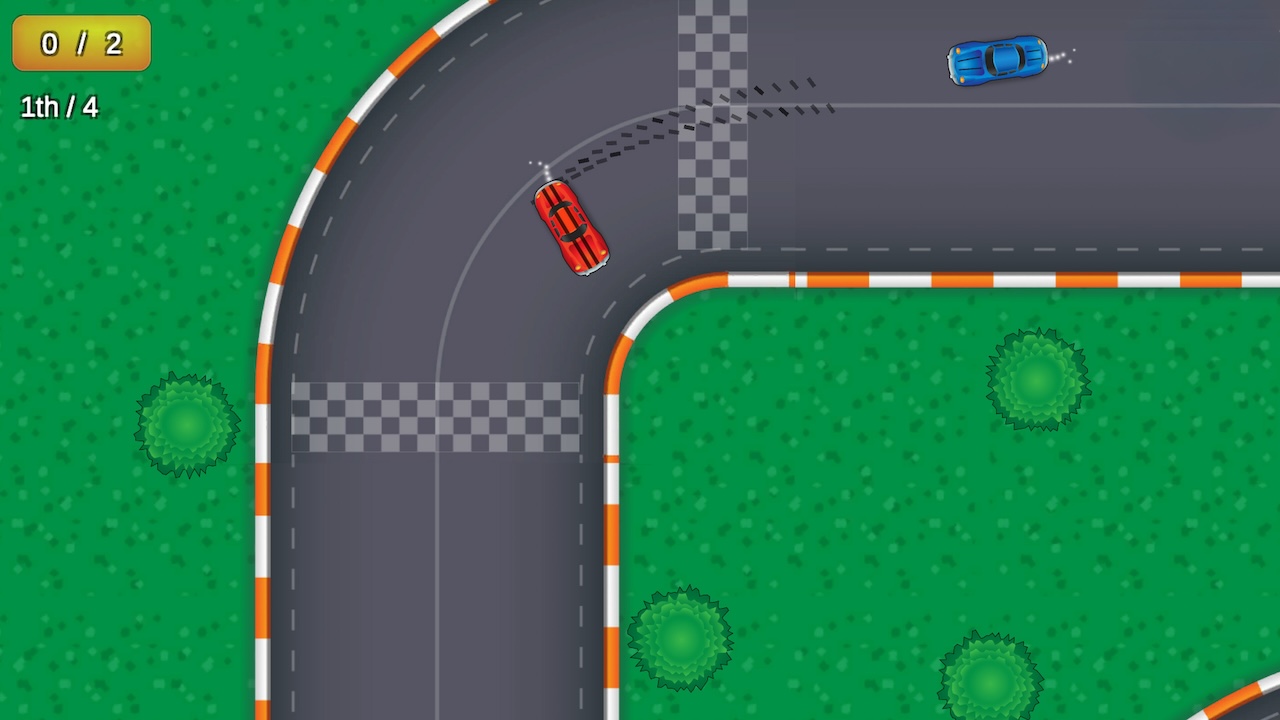1280x720 pixels.
Task: Click the horizontal checkered checkpoint strip
Action: pos(435,415)
